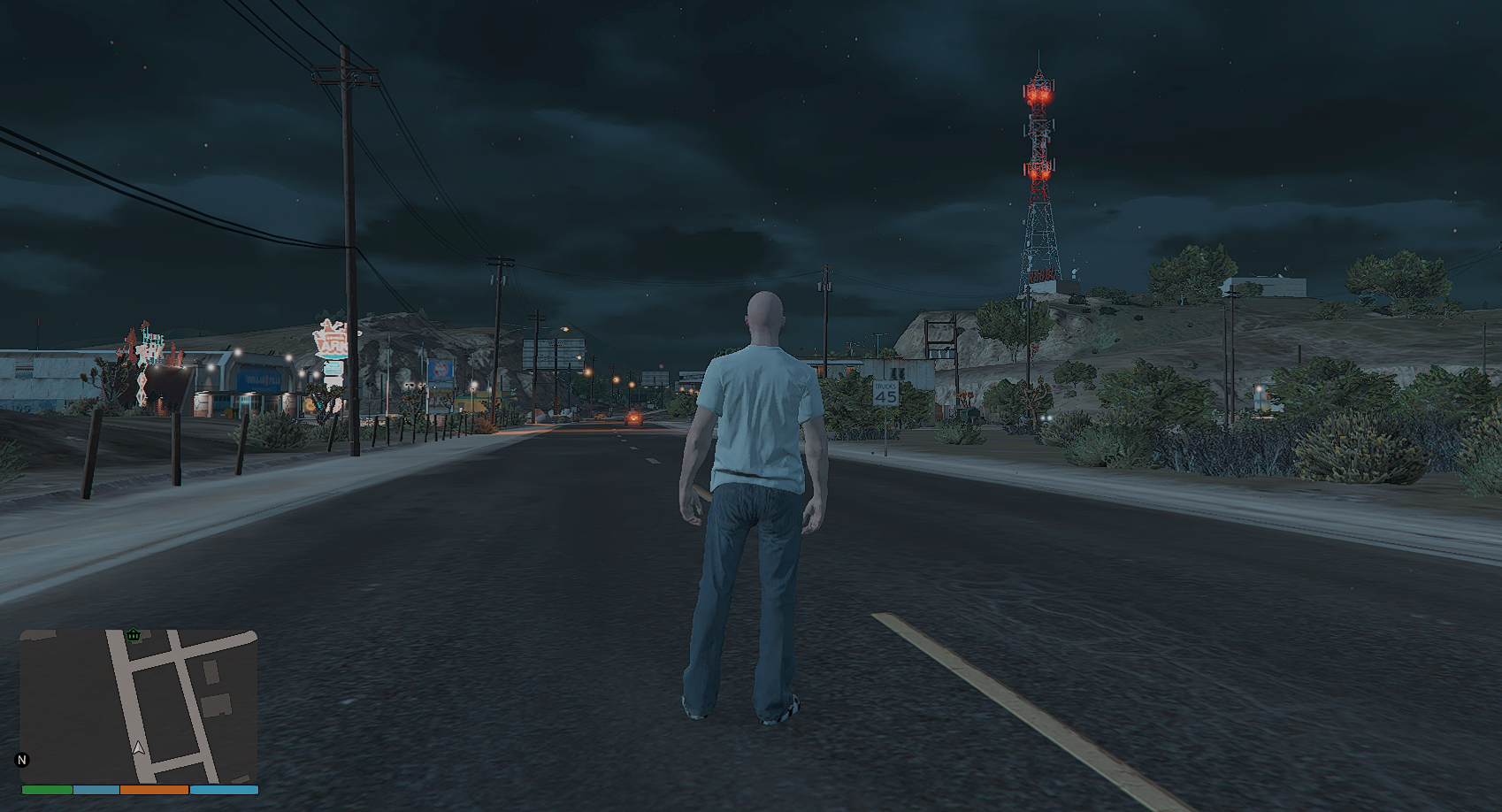
Task: Select the blue Dollar Pills storefront sign
Action: pos(260,381)
